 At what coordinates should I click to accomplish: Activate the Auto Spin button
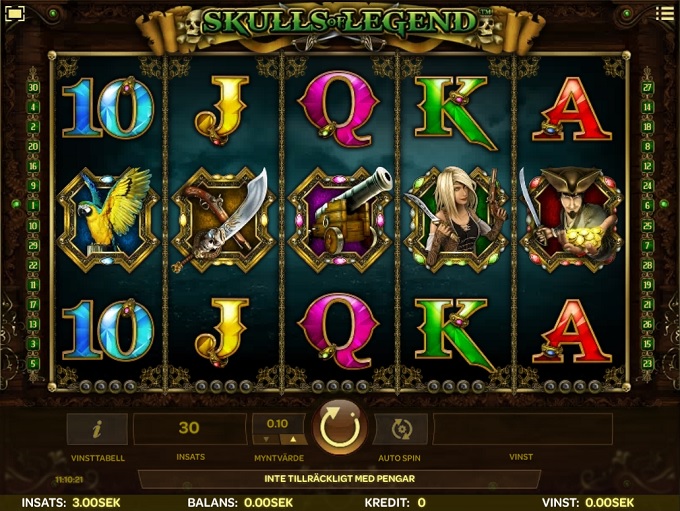[401, 429]
